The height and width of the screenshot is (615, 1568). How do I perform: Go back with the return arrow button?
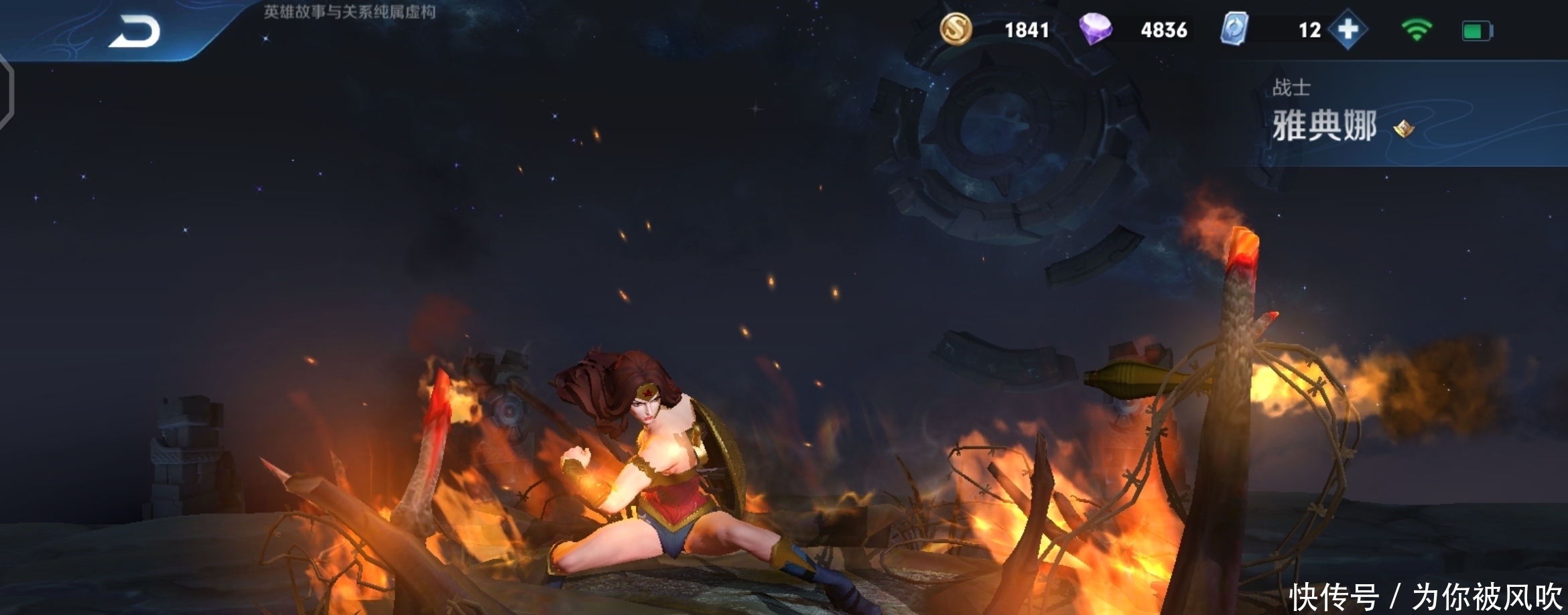(135, 31)
